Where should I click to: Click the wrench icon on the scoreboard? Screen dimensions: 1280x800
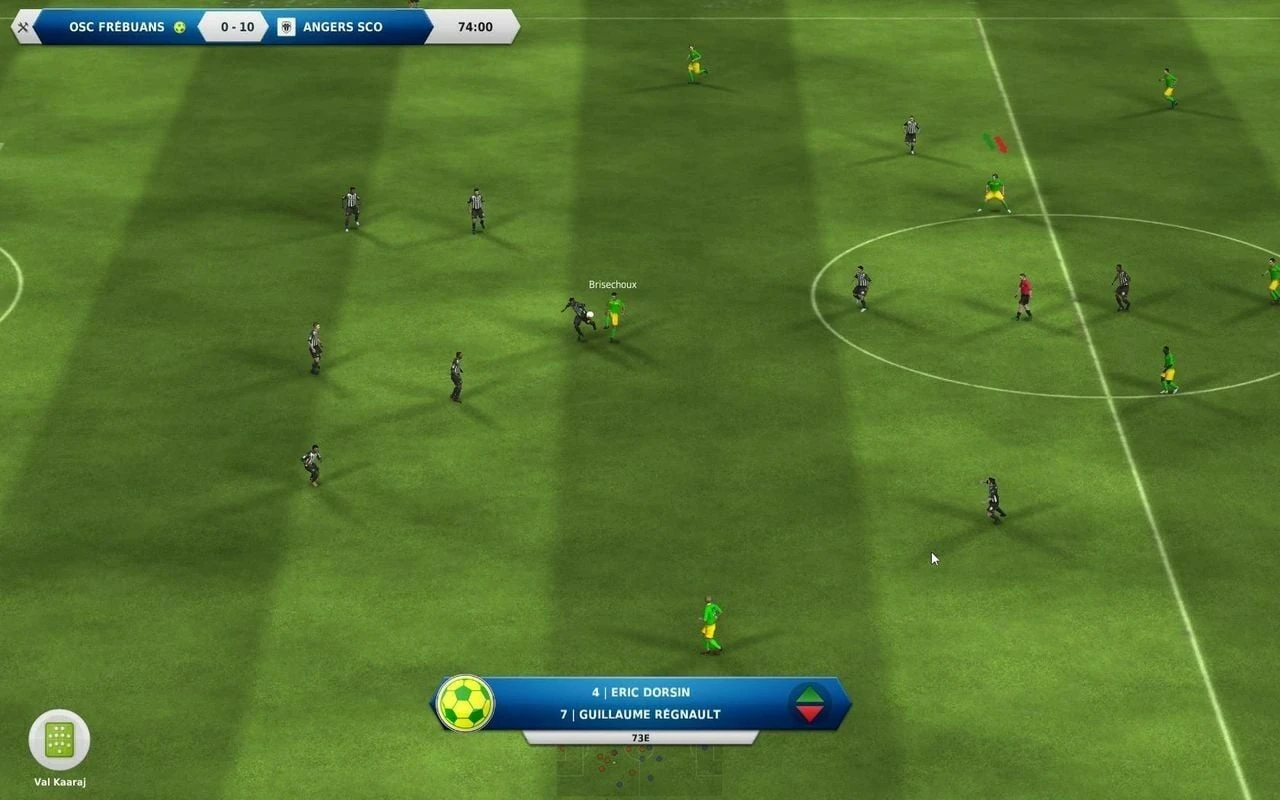click(x=22, y=27)
